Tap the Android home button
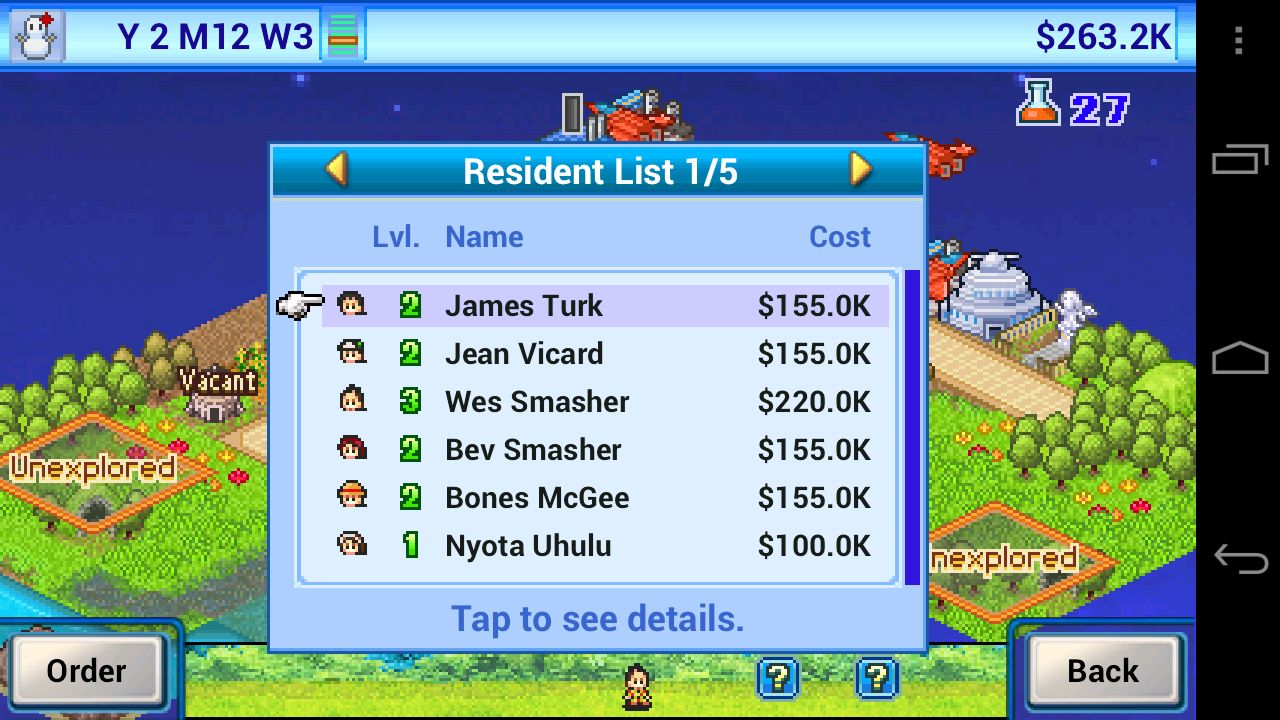1280x720 pixels. pos(1239,358)
